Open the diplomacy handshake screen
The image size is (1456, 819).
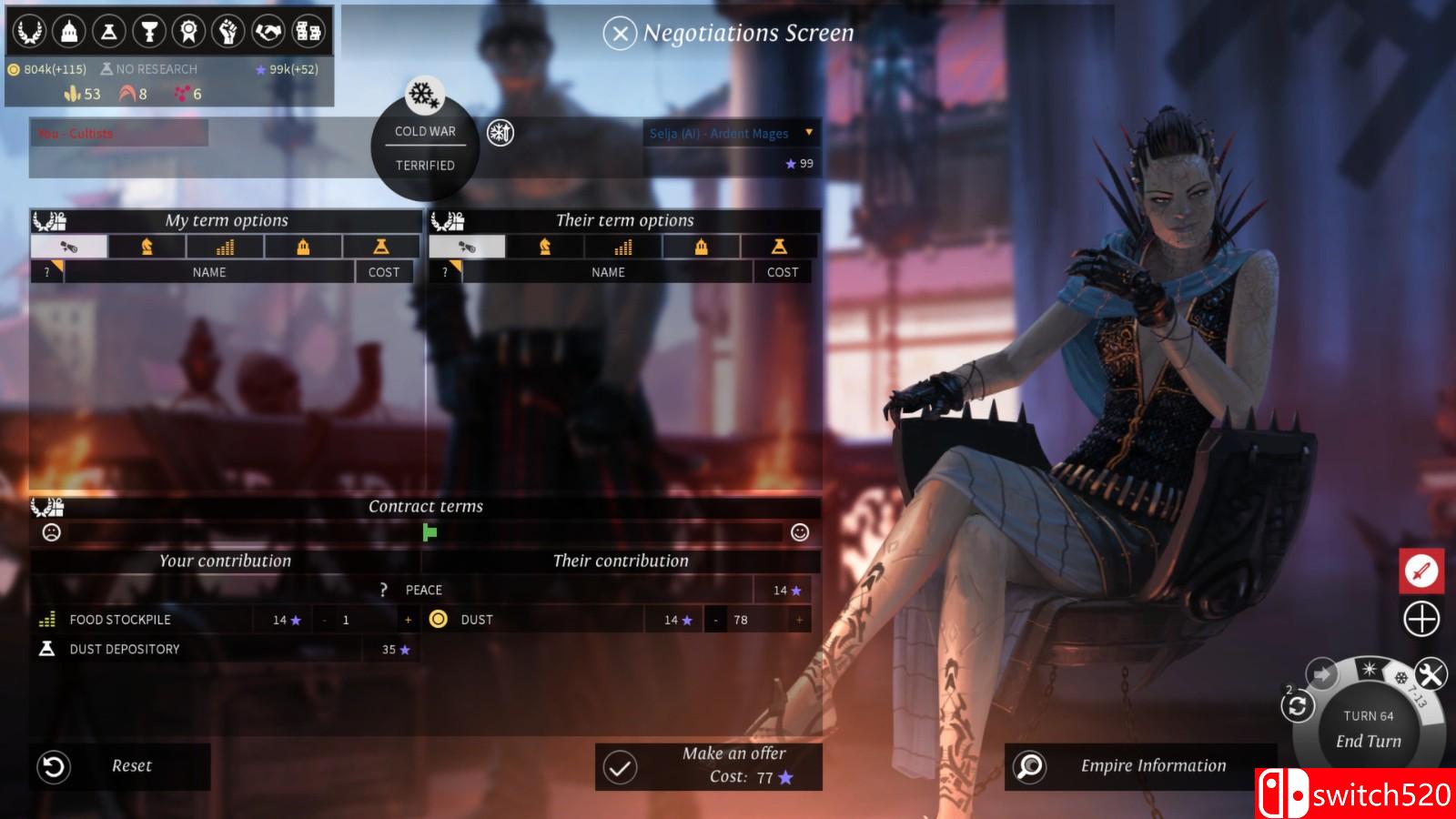pos(268,32)
